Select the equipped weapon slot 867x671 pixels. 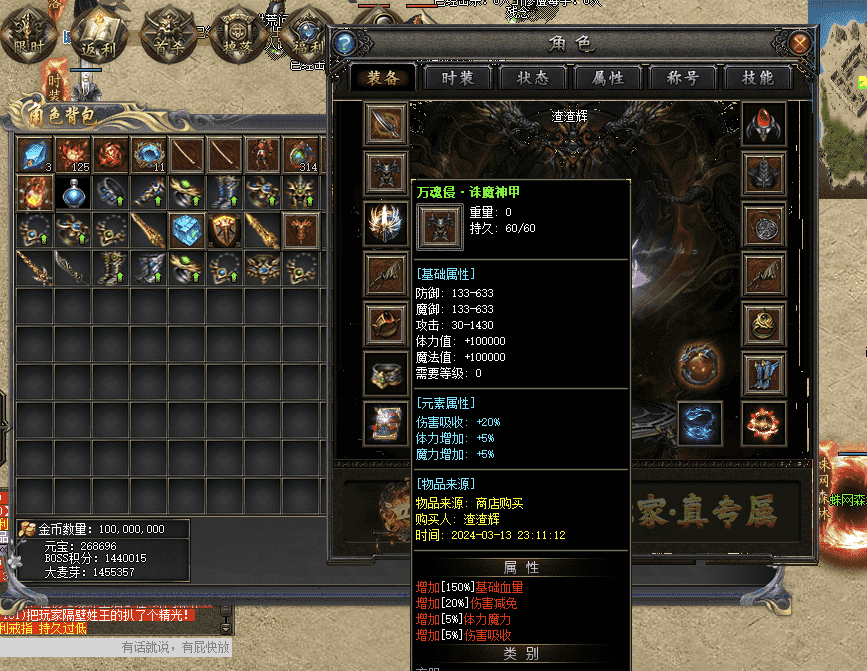385,123
